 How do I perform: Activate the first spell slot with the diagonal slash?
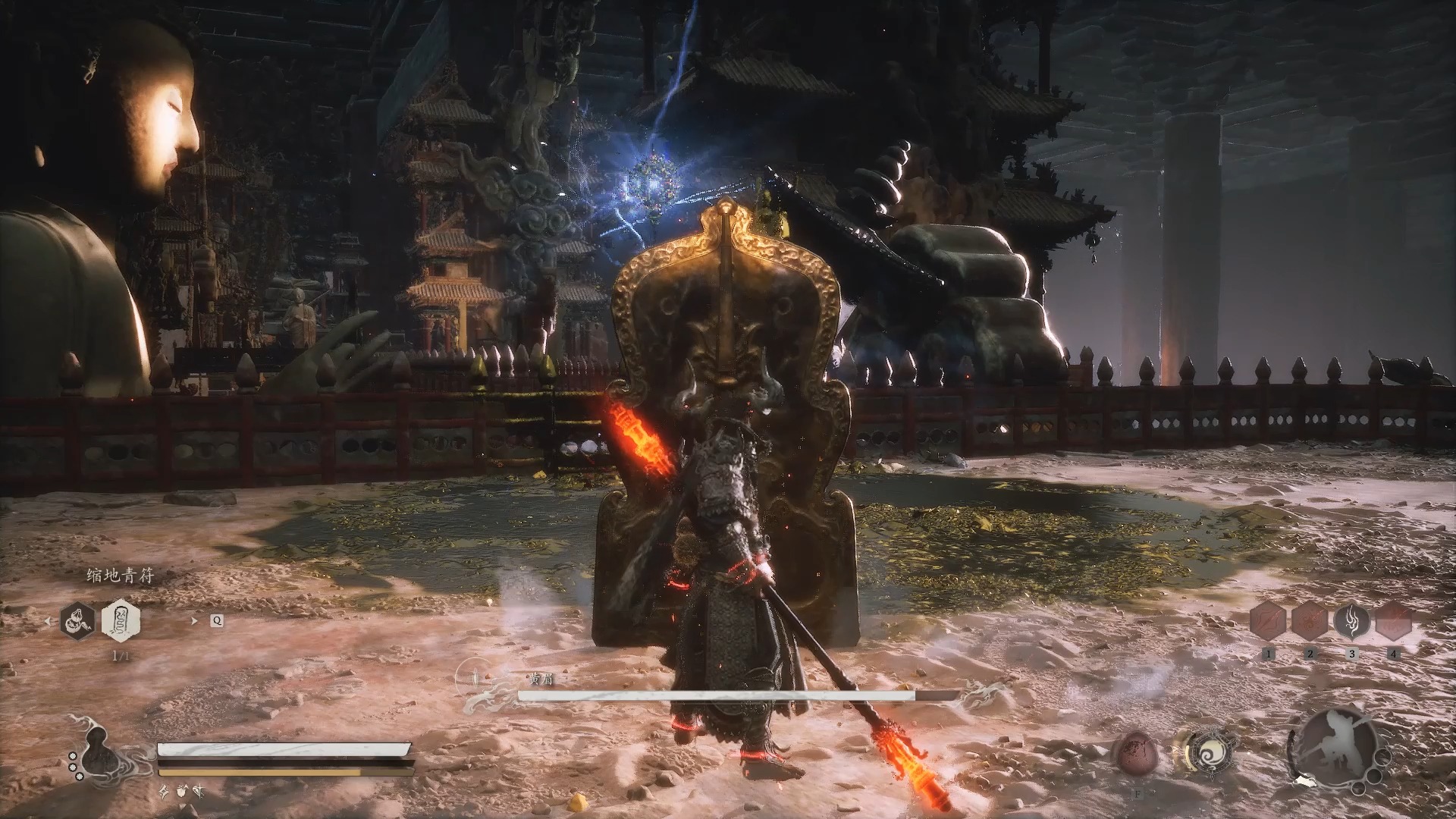pos(1269,622)
